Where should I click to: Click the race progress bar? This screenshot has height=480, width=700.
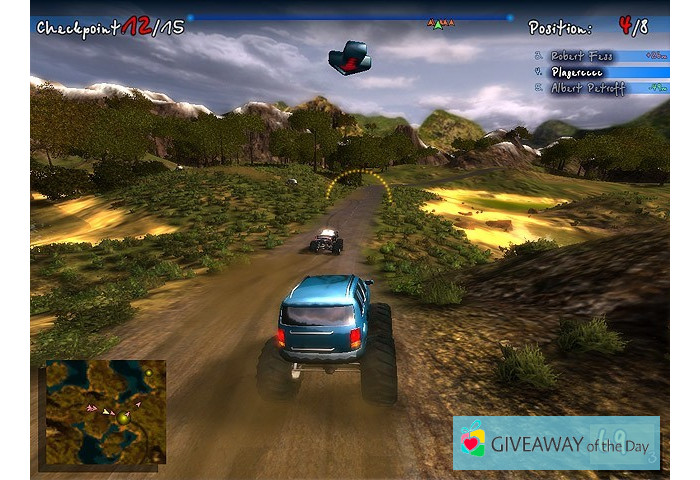pyautogui.click(x=348, y=17)
